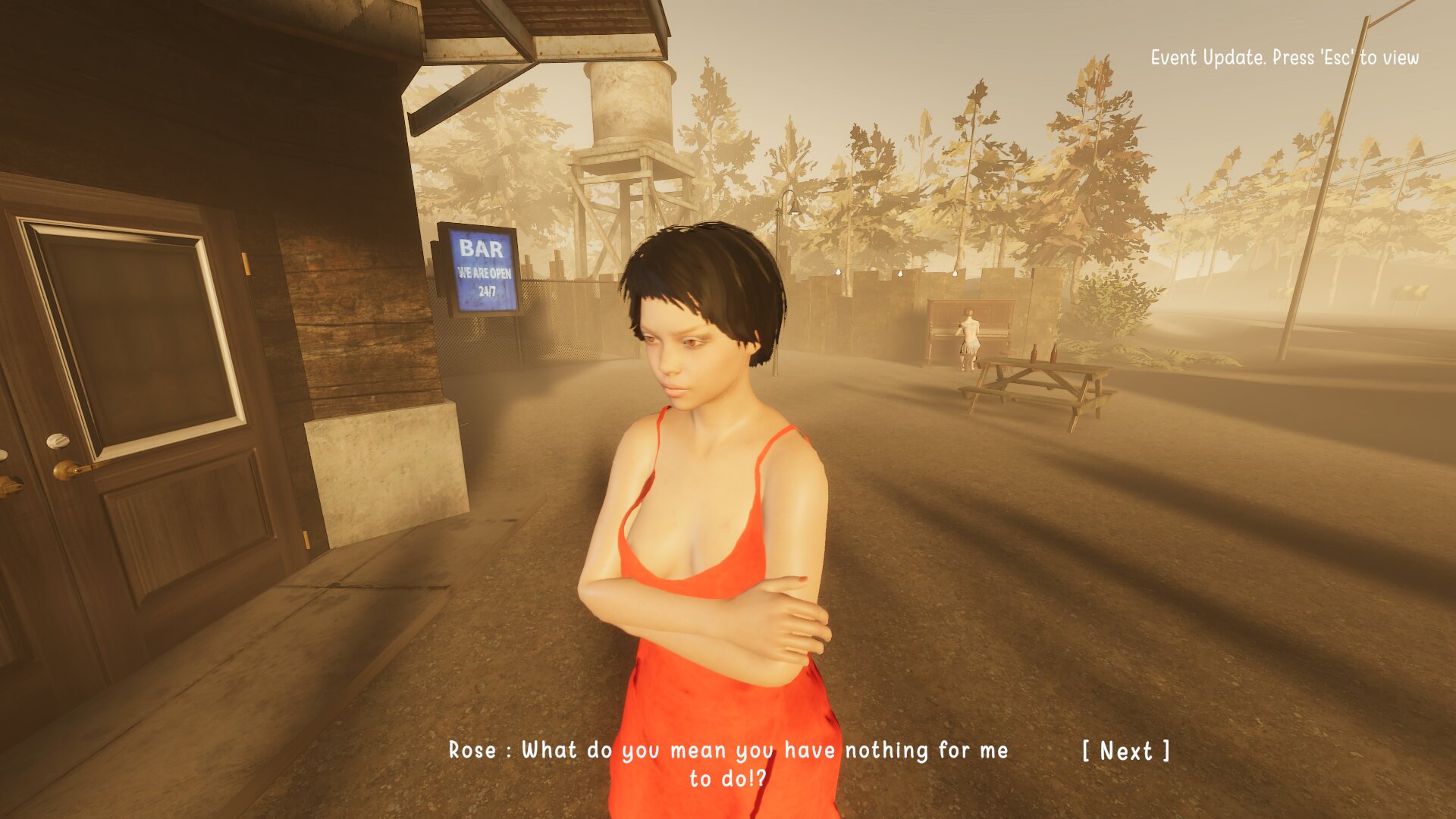Advance the dialogue with the Next button
The image size is (1456, 819).
[x=1126, y=751]
